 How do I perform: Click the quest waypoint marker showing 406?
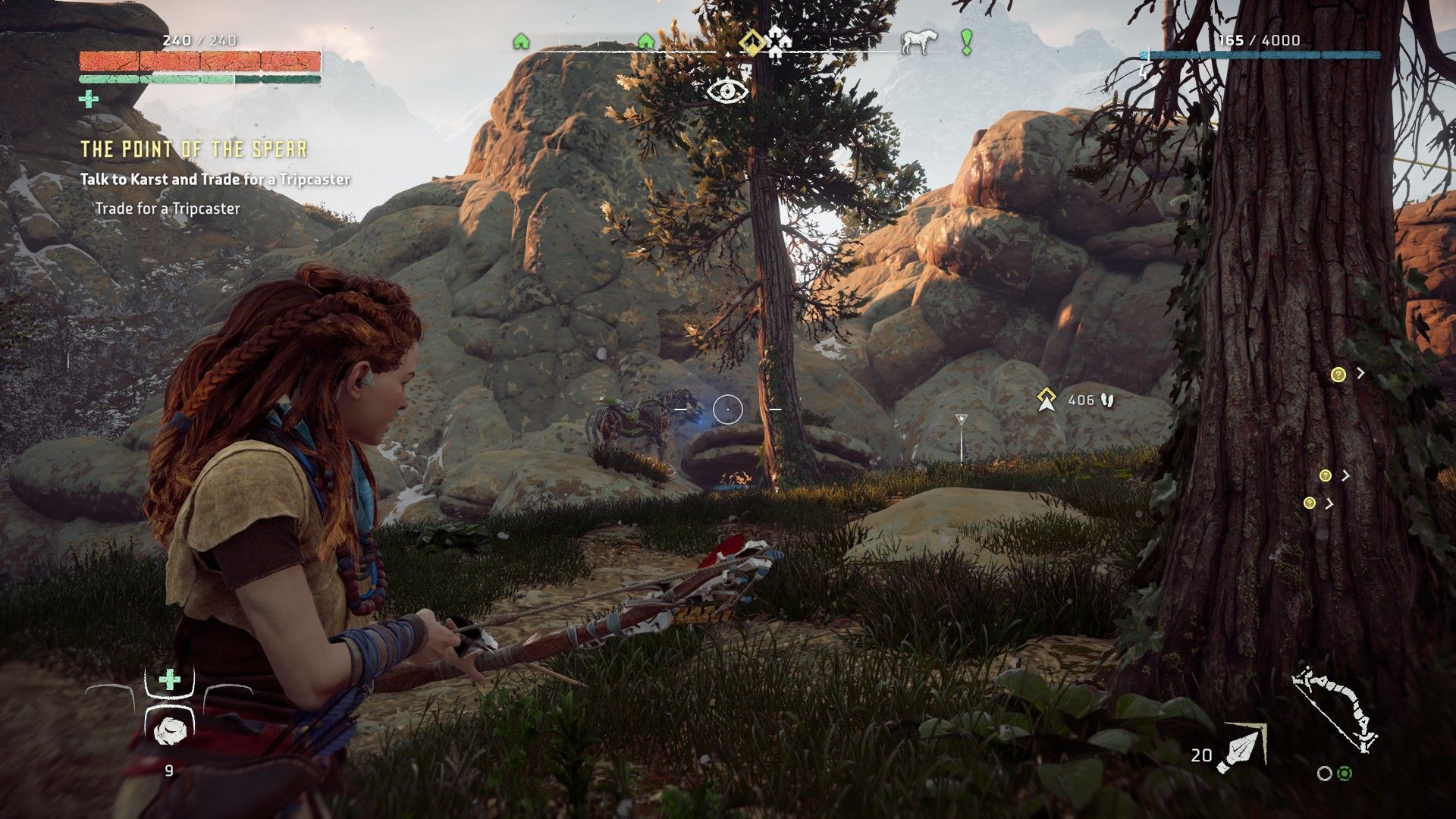tap(1047, 400)
